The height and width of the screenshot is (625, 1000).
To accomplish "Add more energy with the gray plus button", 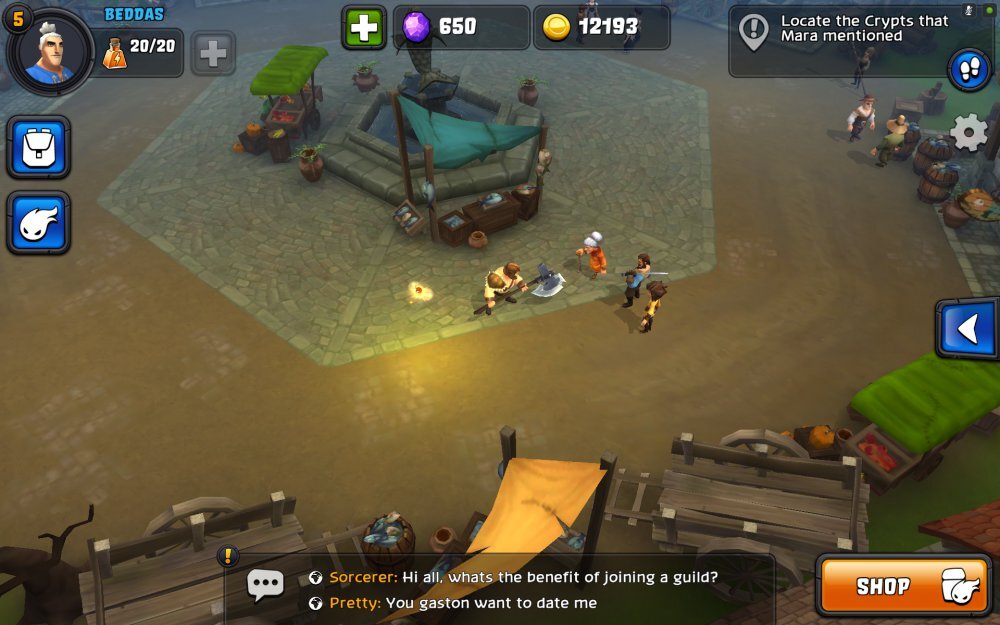I will [x=213, y=53].
